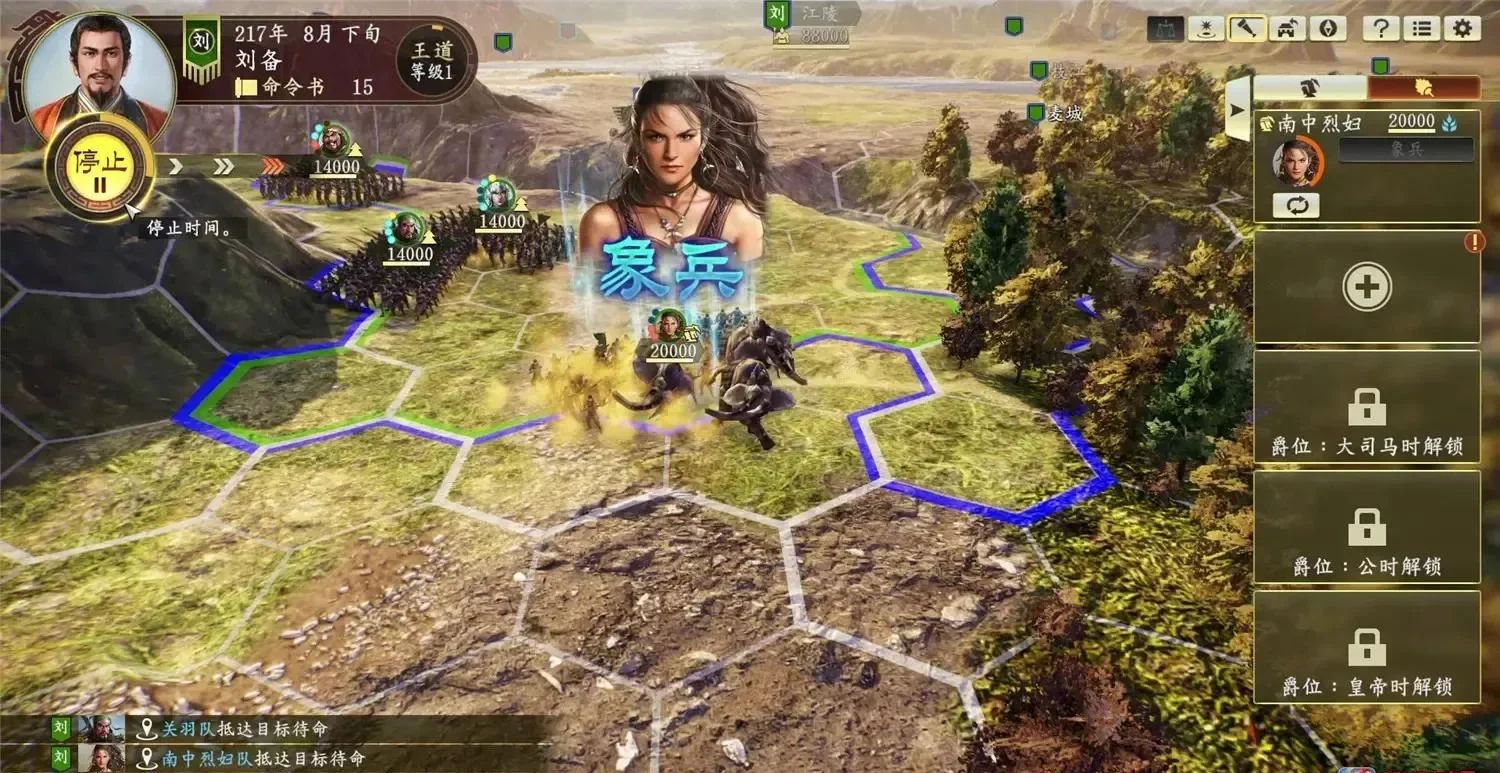Screen dimensions: 1500x773
Task: Select the 关羽队 arrival notification
Action: [243, 729]
